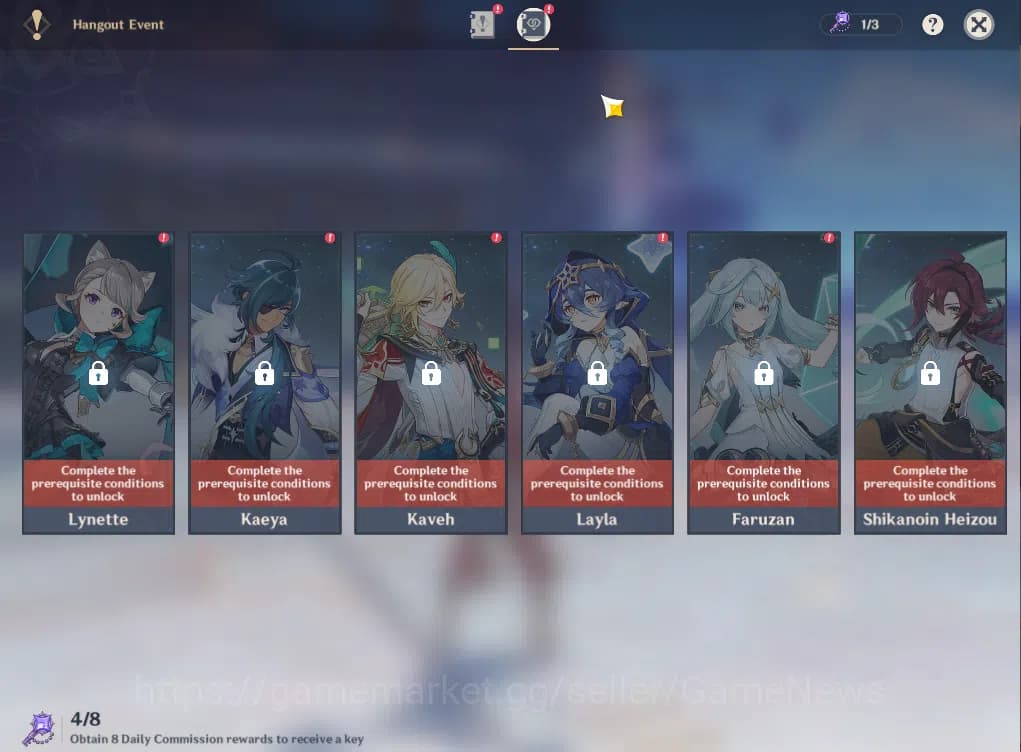Click the story key counter 1/3
1021x752 pixels.
pyautogui.click(x=860, y=24)
